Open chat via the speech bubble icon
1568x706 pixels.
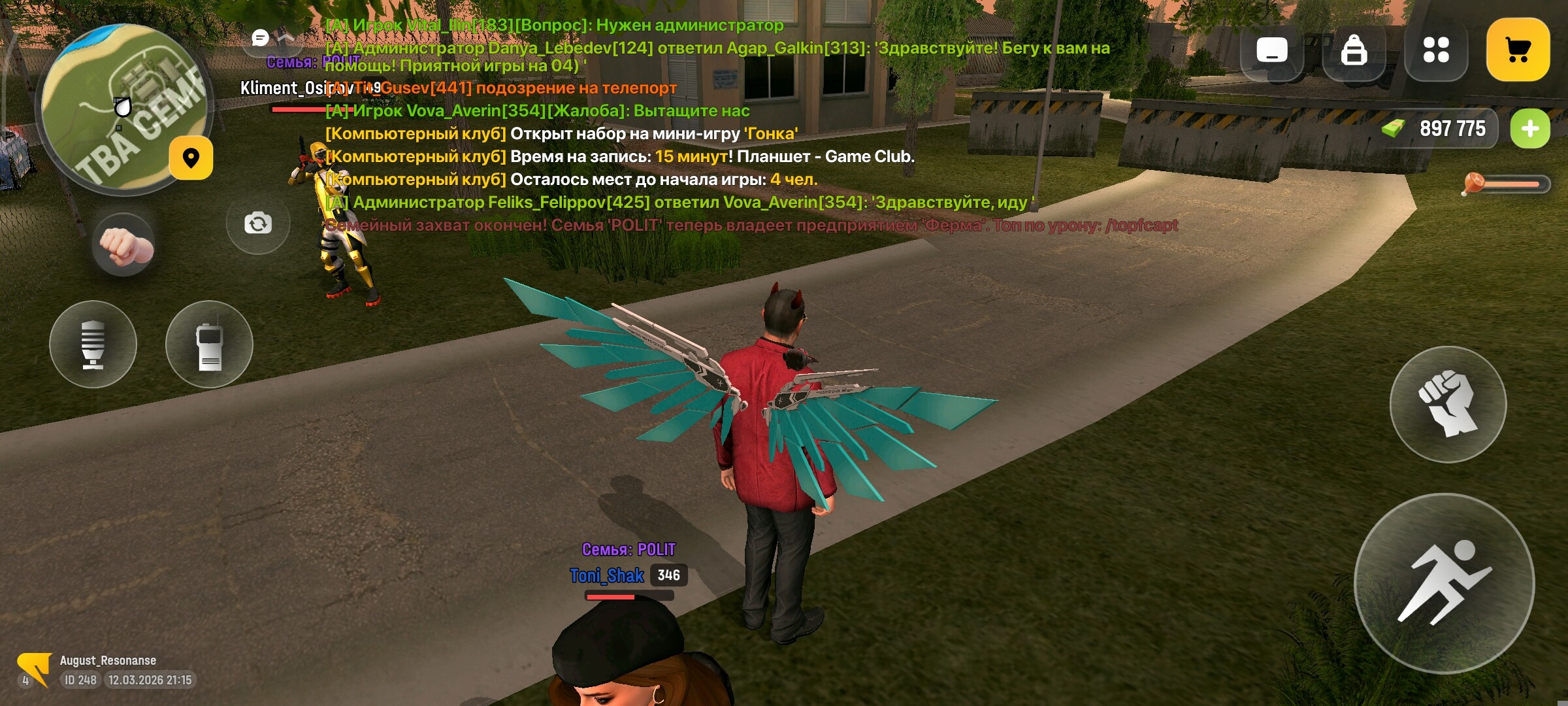(261, 38)
